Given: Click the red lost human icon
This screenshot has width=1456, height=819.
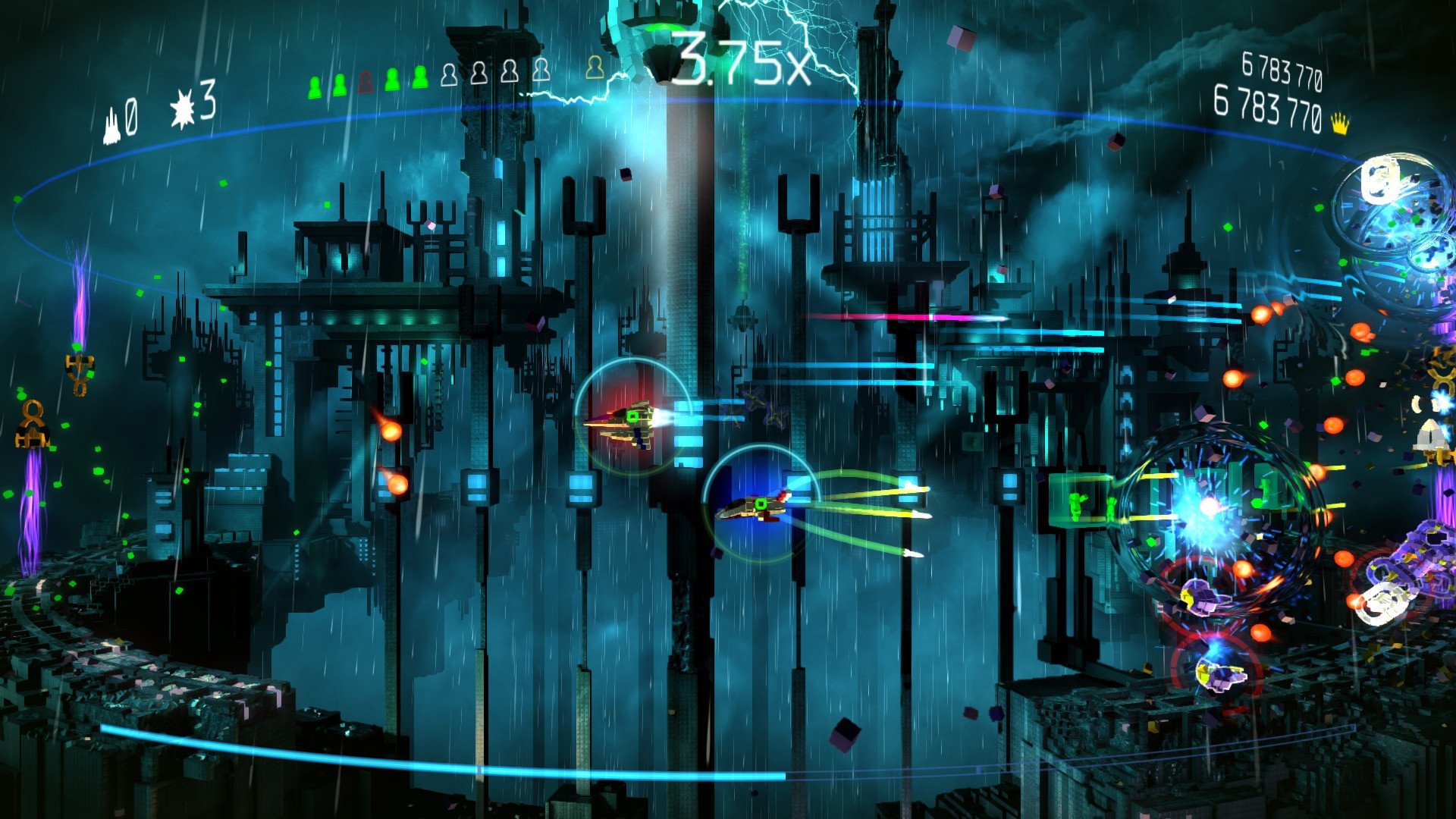Looking at the screenshot, I should [x=366, y=81].
